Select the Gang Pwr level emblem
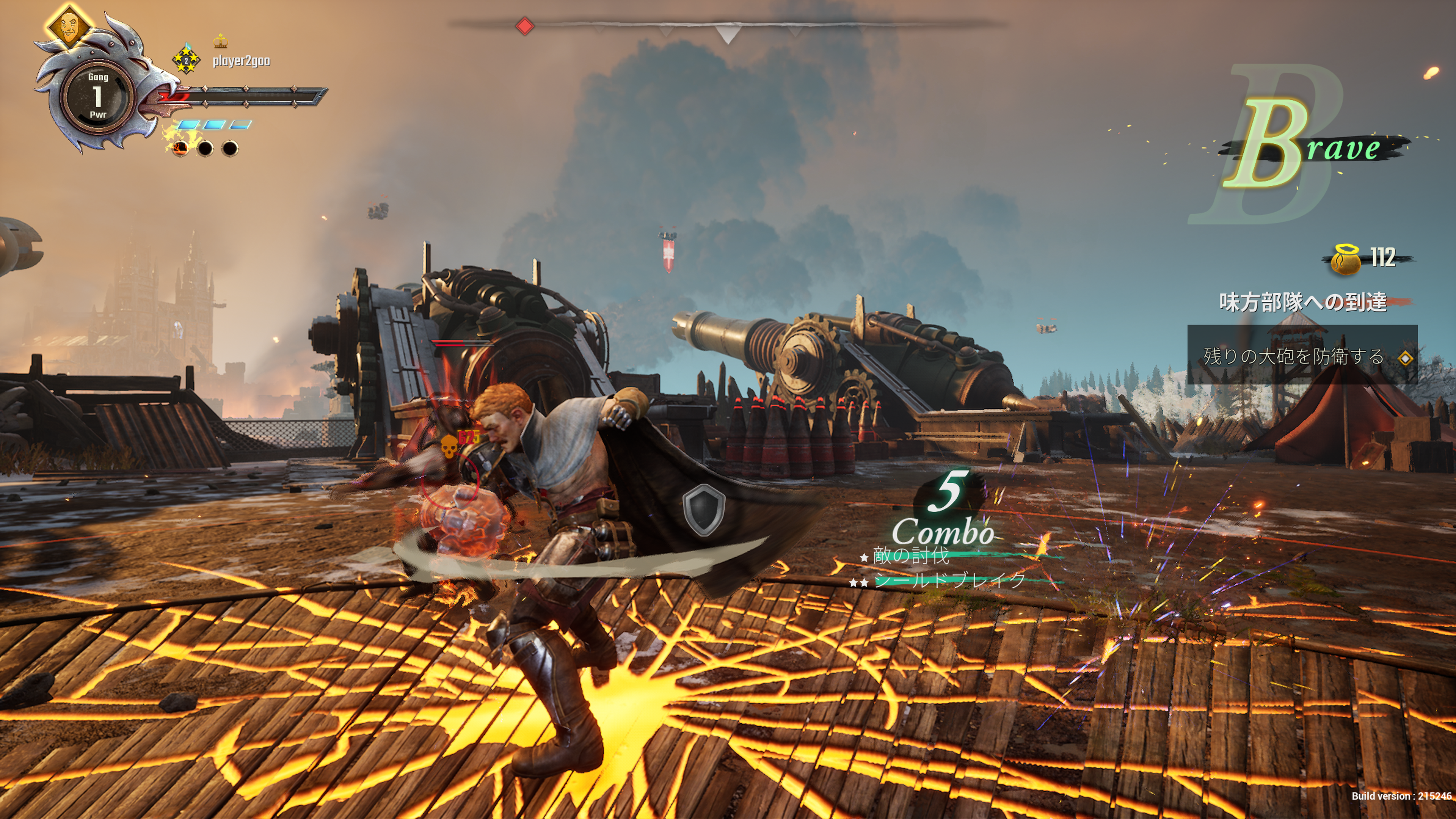The width and height of the screenshot is (1456, 819). coord(98,96)
